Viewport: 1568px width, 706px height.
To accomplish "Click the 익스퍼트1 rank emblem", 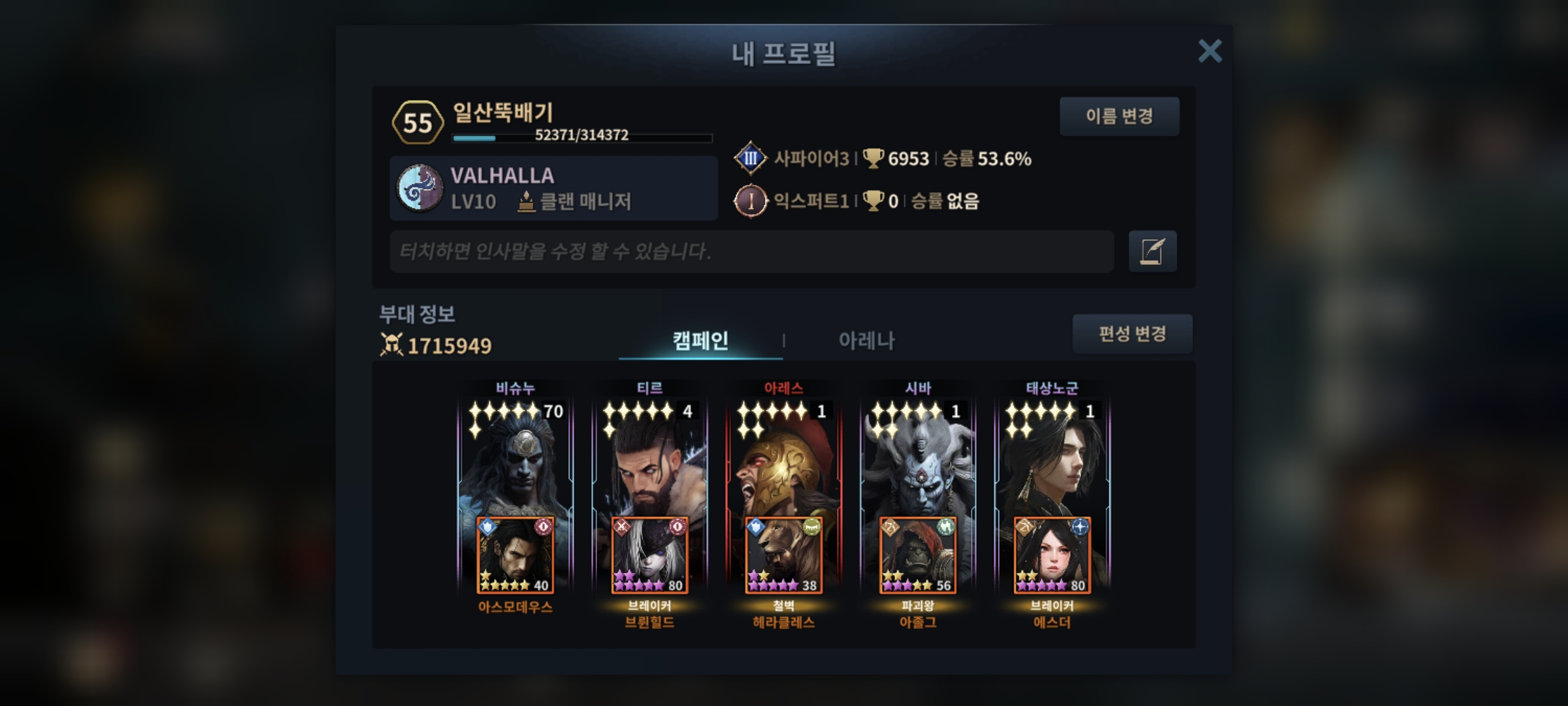I will point(750,201).
